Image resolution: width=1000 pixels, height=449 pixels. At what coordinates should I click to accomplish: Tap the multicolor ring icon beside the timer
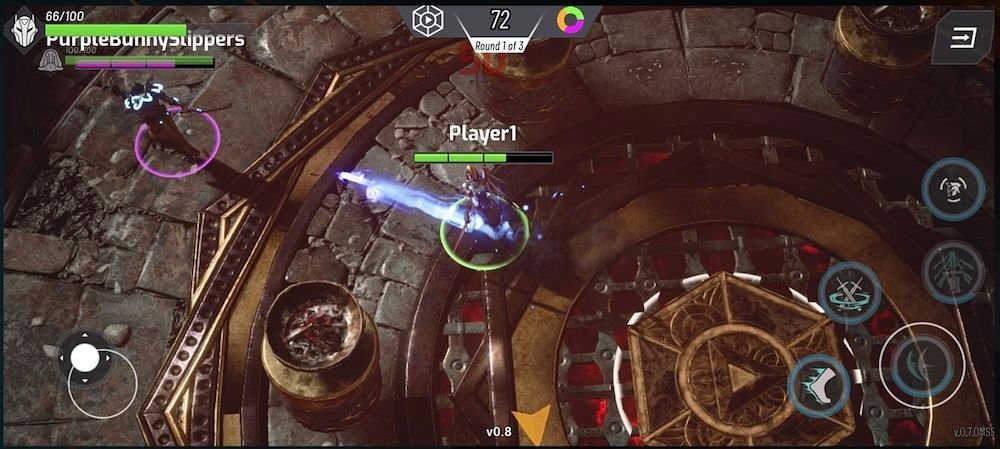coord(573,19)
